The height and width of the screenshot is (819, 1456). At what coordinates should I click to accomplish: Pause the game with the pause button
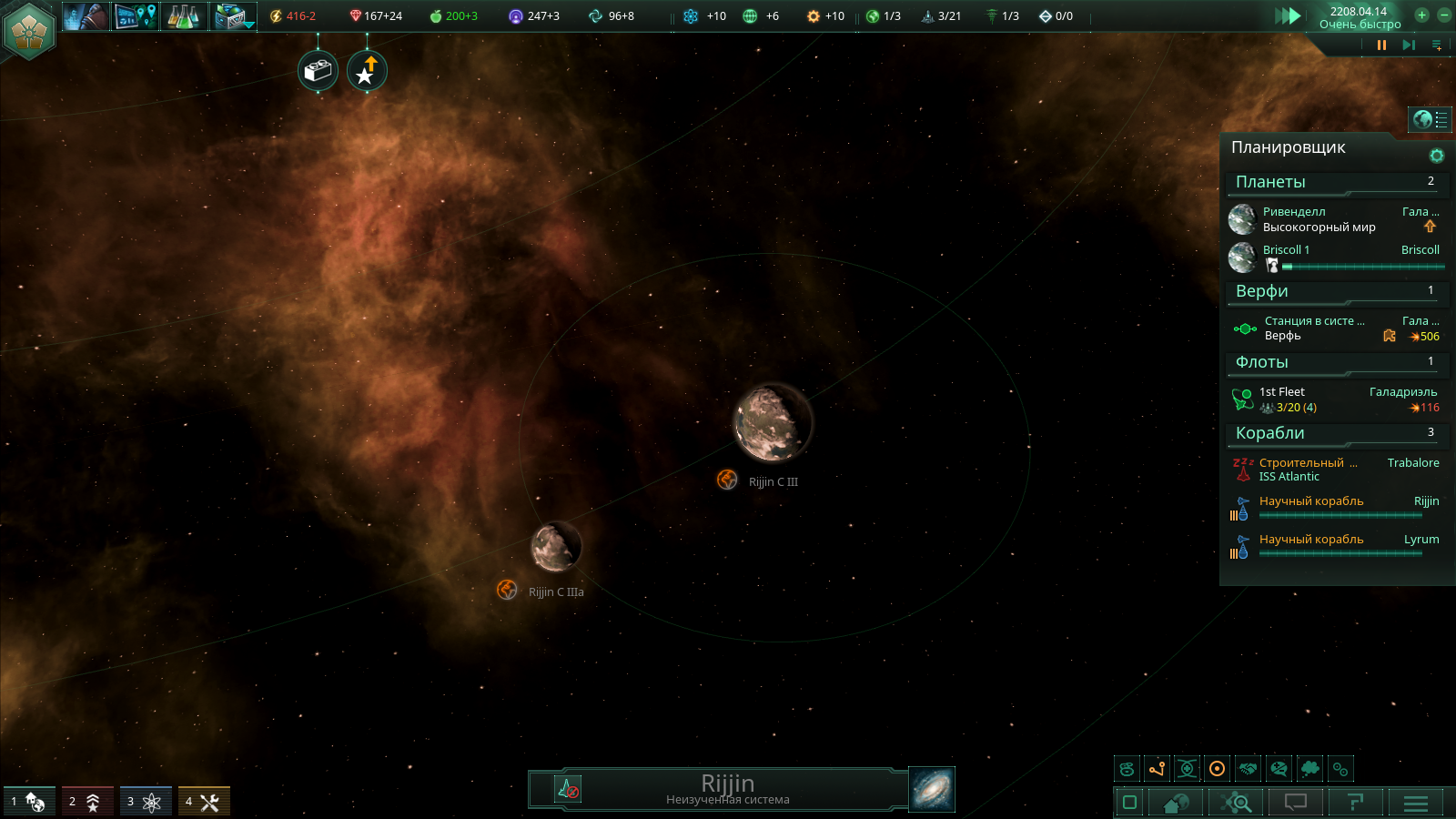tap(1381, 45)
